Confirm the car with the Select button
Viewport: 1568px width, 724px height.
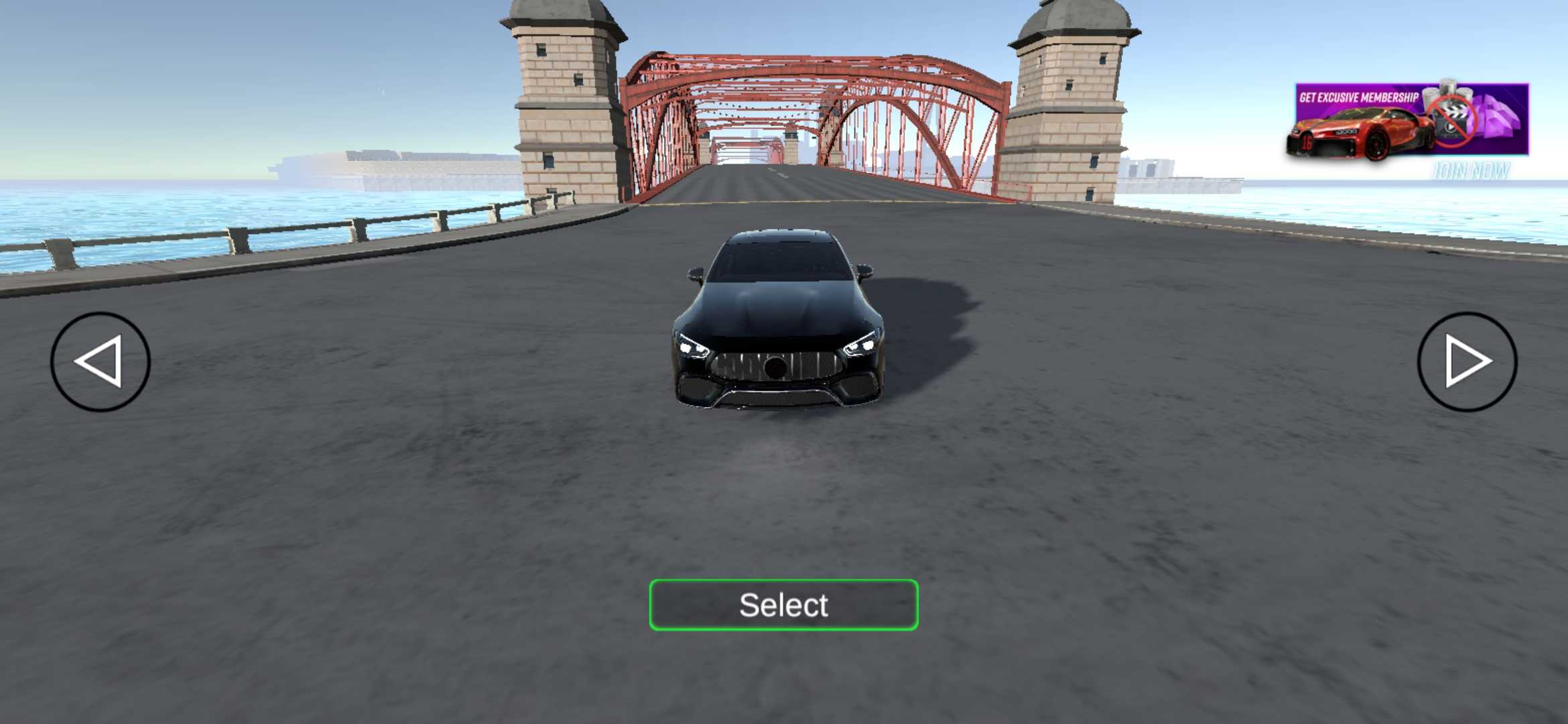783,605
